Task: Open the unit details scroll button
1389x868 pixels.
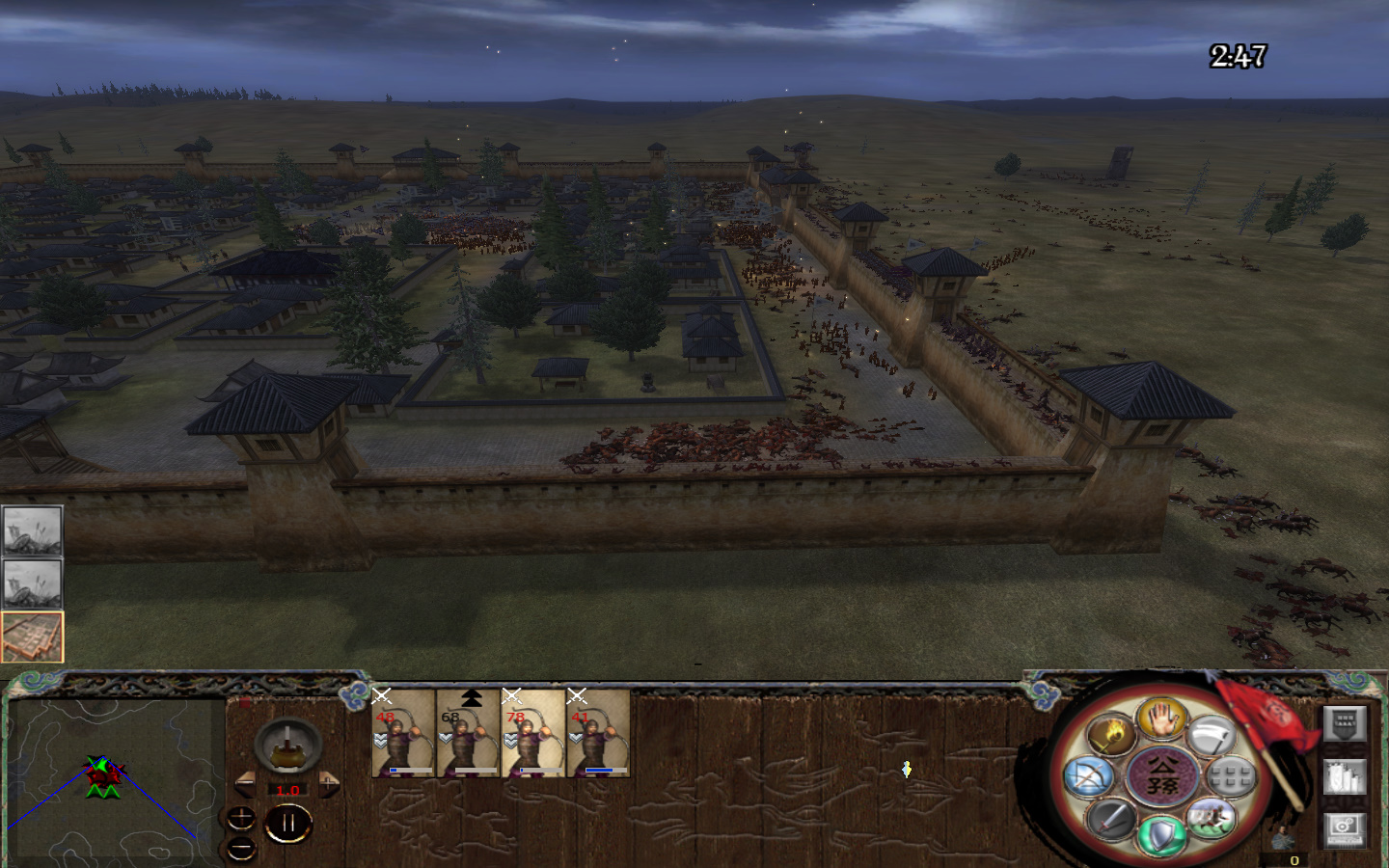Action: click(1345, 776)
